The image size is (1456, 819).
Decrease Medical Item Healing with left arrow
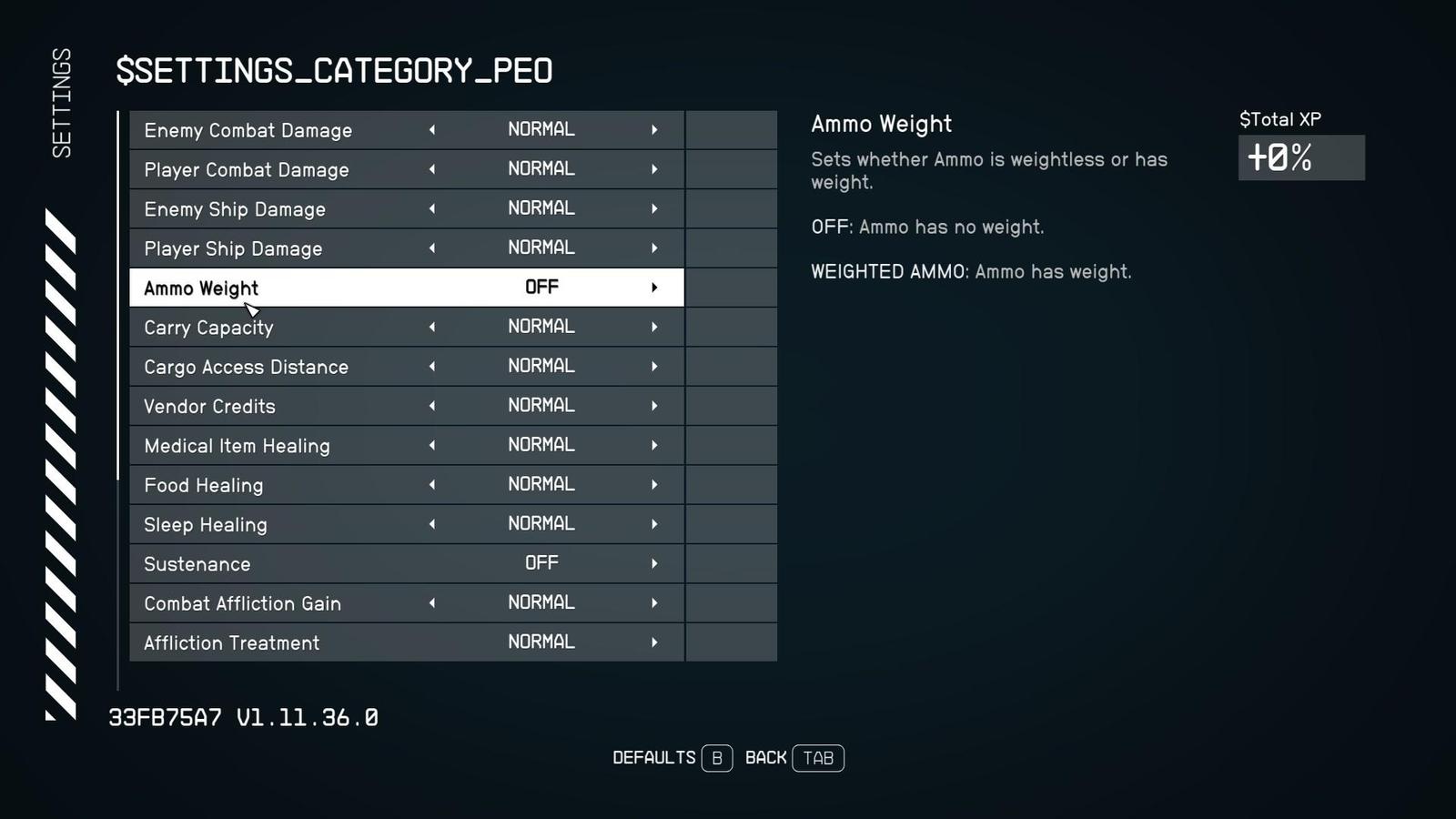pos(432,445)
